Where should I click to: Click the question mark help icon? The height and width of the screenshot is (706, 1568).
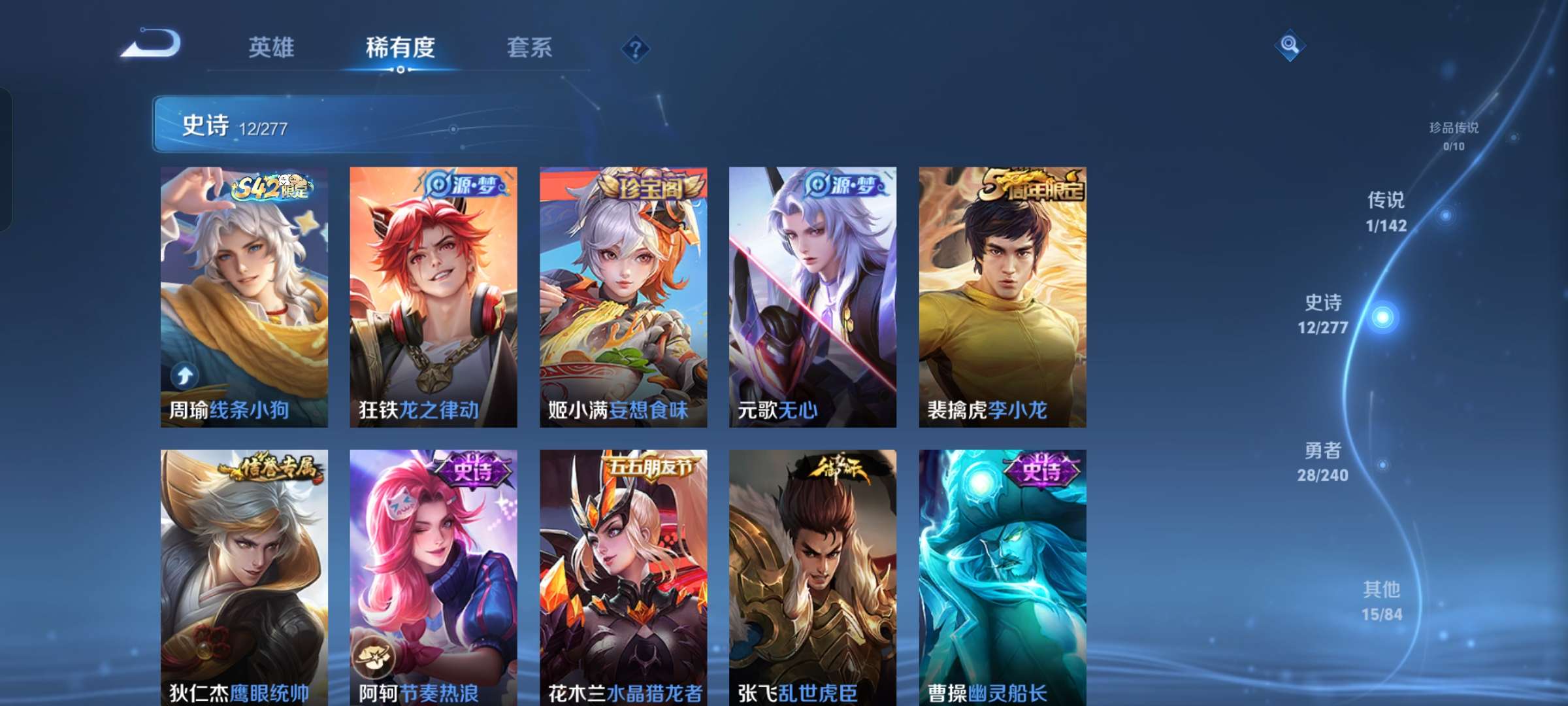pyautogui.click(x=634, y=49)
